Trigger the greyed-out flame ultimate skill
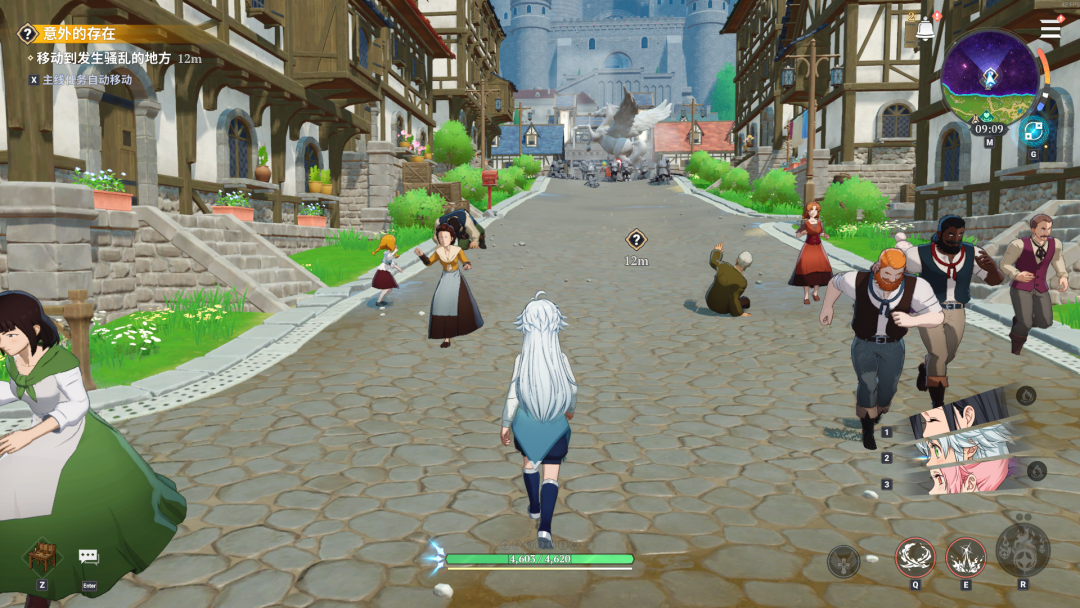Screen dimensions: 1080x608 tap(1022, 550)
